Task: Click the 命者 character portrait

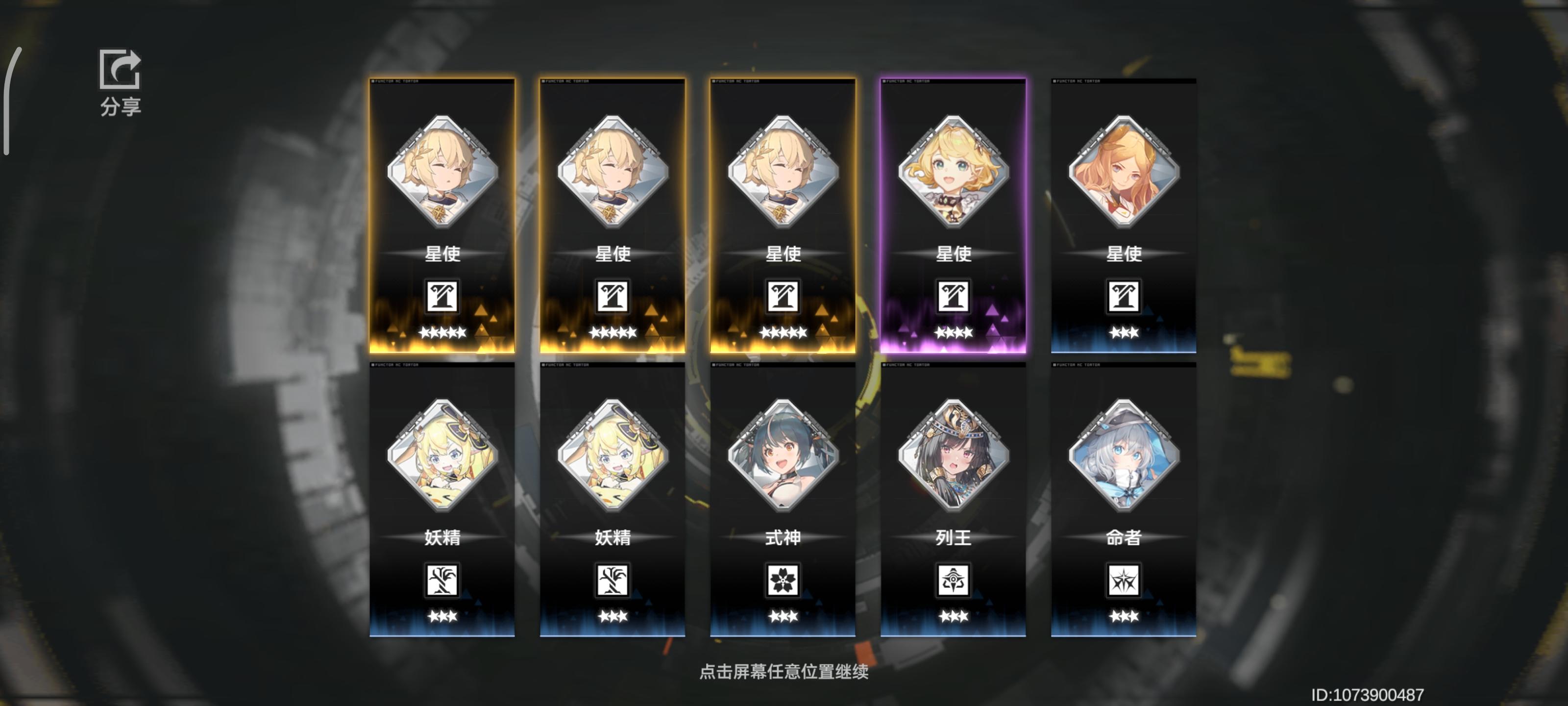Action: 1124,457
